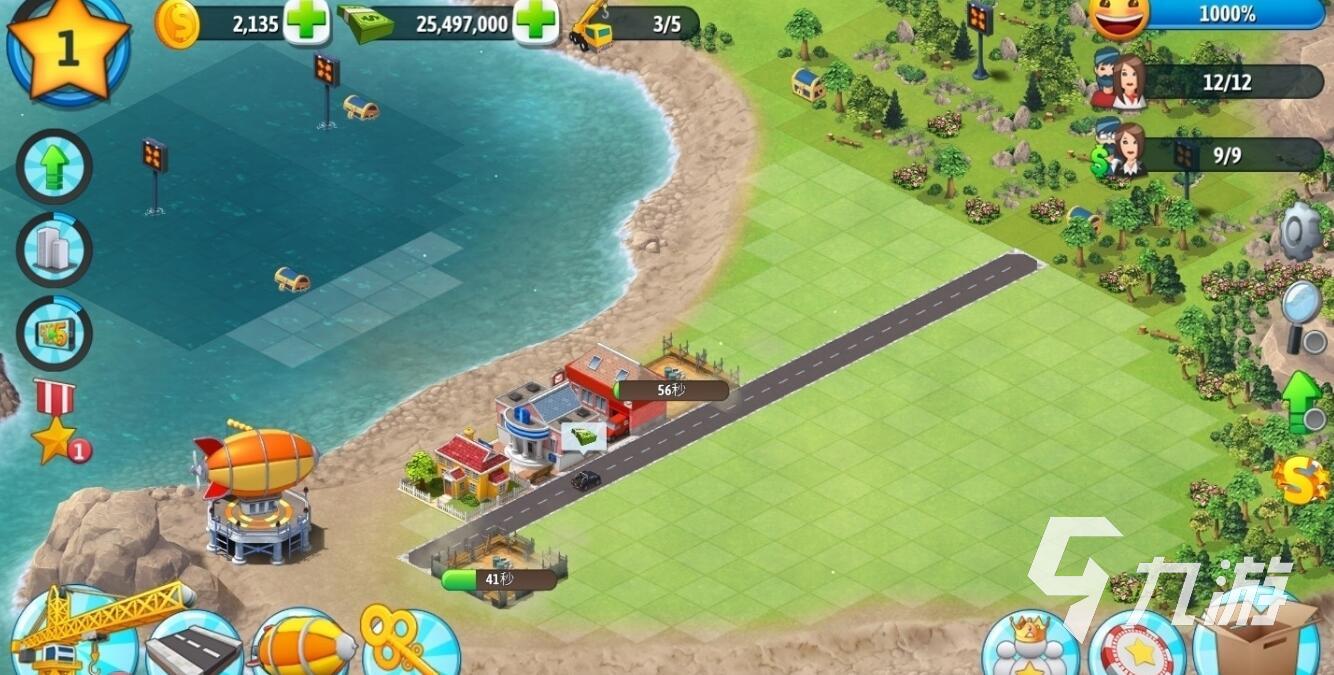
Task: Open the crowned figure button
Action: pyautogui.click(x=1030, y=645)
